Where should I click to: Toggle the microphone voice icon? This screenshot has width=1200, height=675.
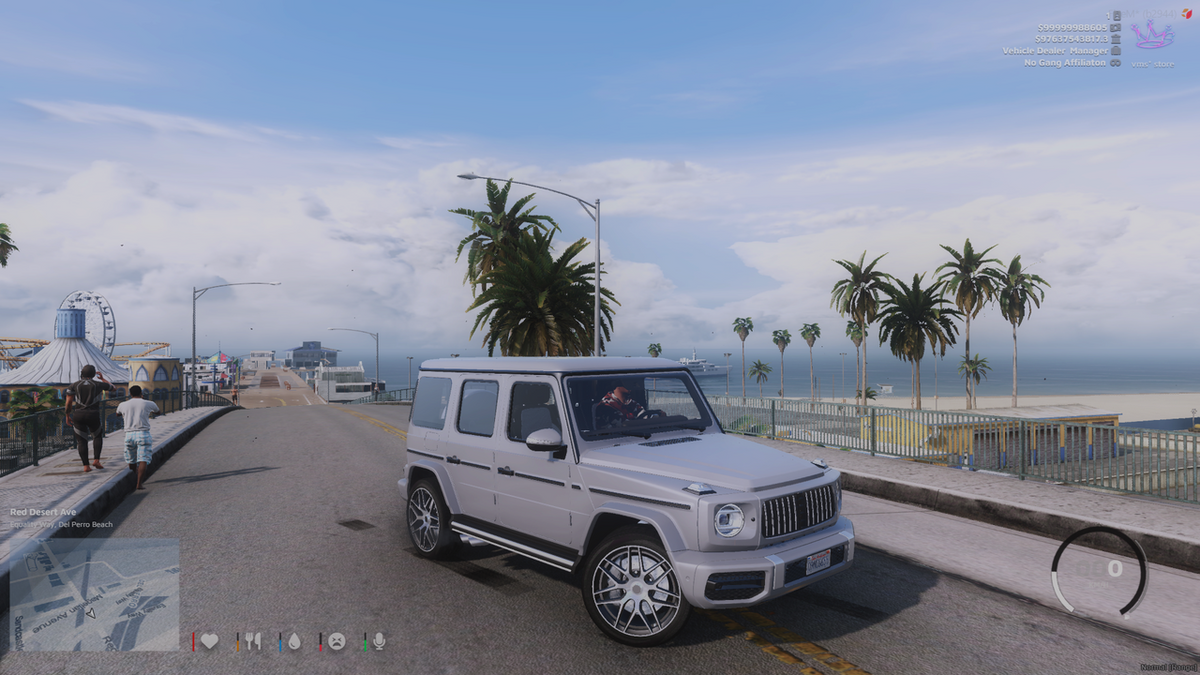tap(379, 641)
